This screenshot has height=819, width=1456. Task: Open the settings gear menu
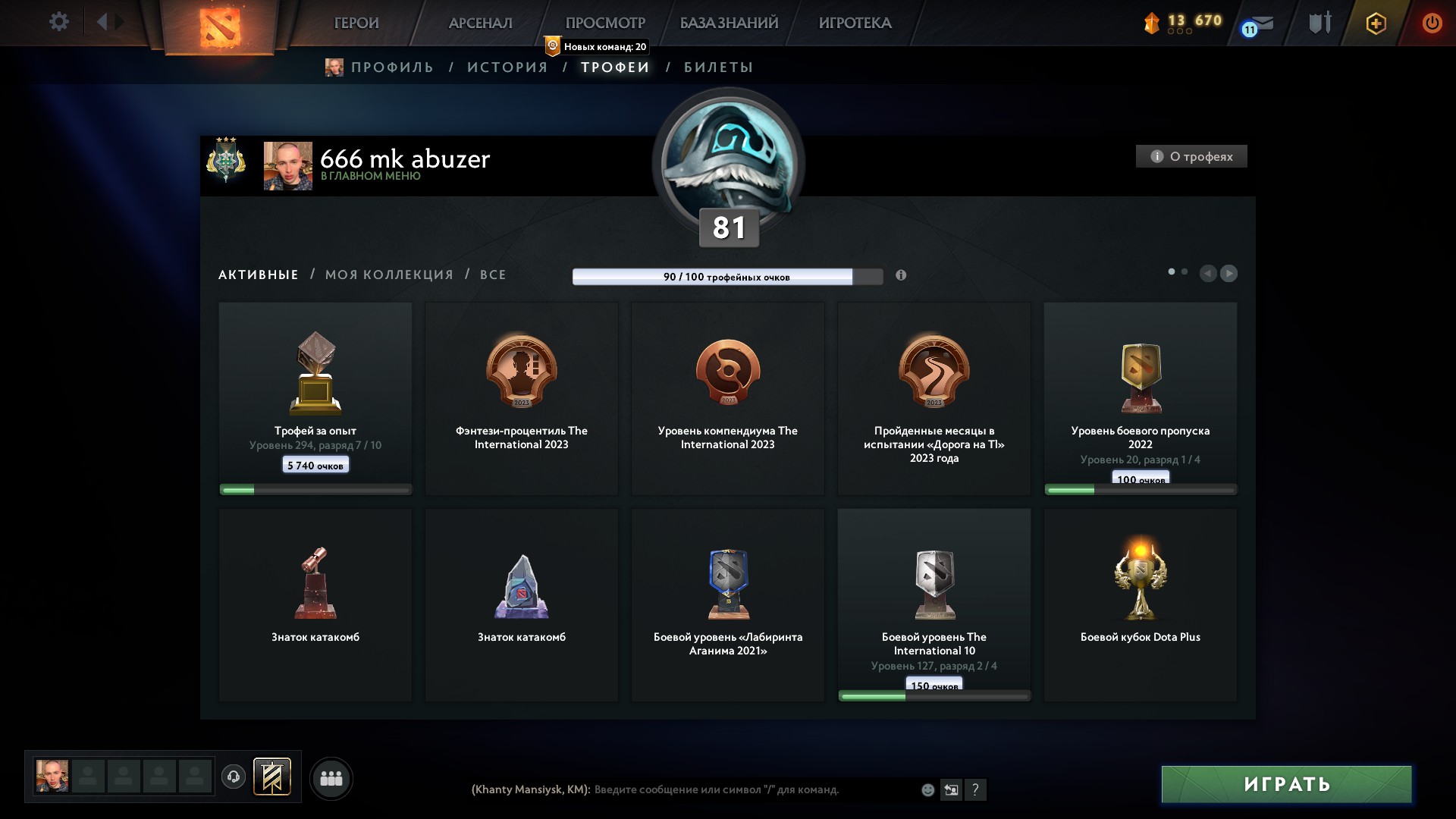click(58, 22)
